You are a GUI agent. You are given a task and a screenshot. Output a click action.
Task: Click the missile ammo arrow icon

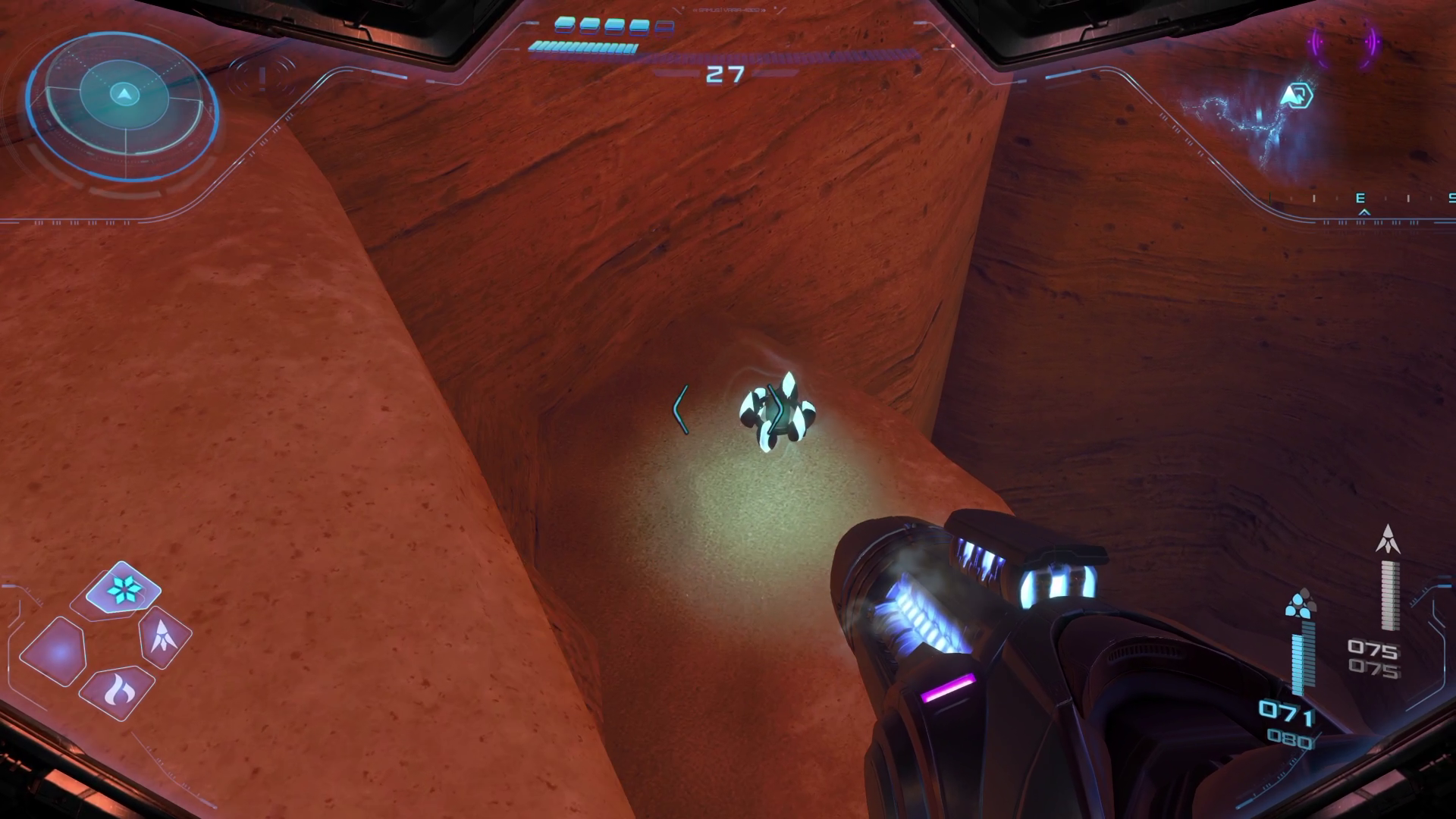tap(1388, 538)
